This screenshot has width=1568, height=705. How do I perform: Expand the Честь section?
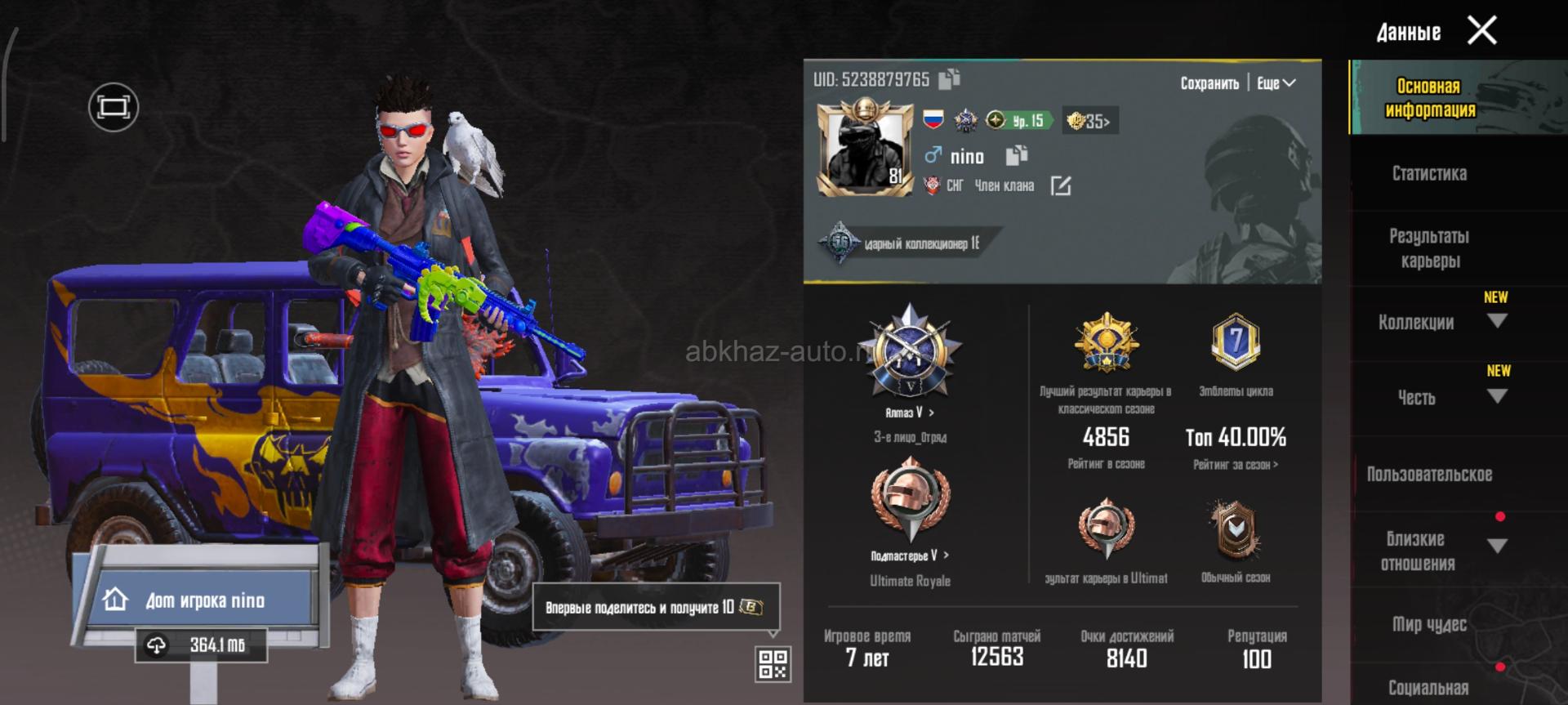click(1497, 396)
